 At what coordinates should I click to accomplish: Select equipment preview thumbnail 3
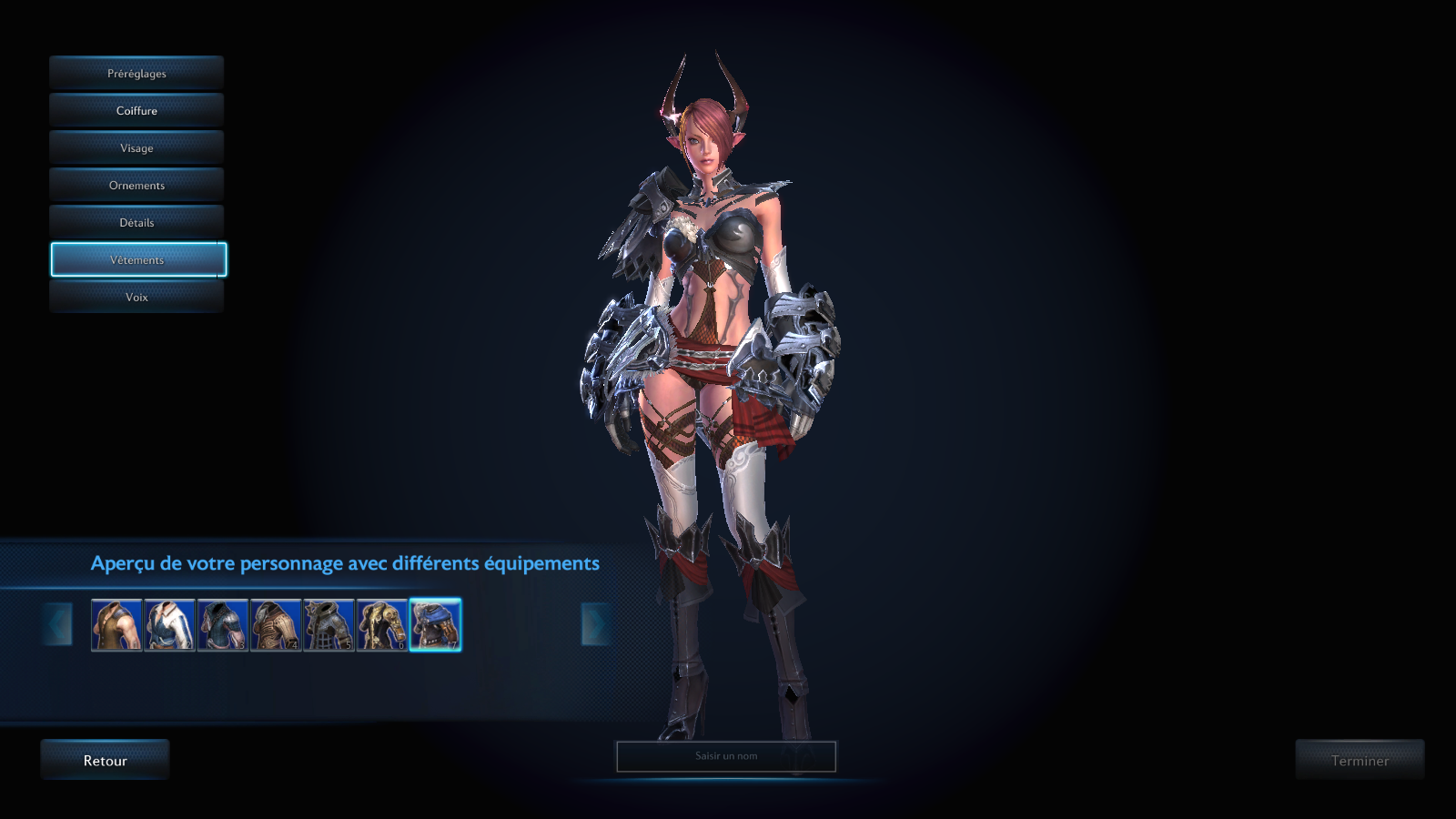tap(222, 624)
